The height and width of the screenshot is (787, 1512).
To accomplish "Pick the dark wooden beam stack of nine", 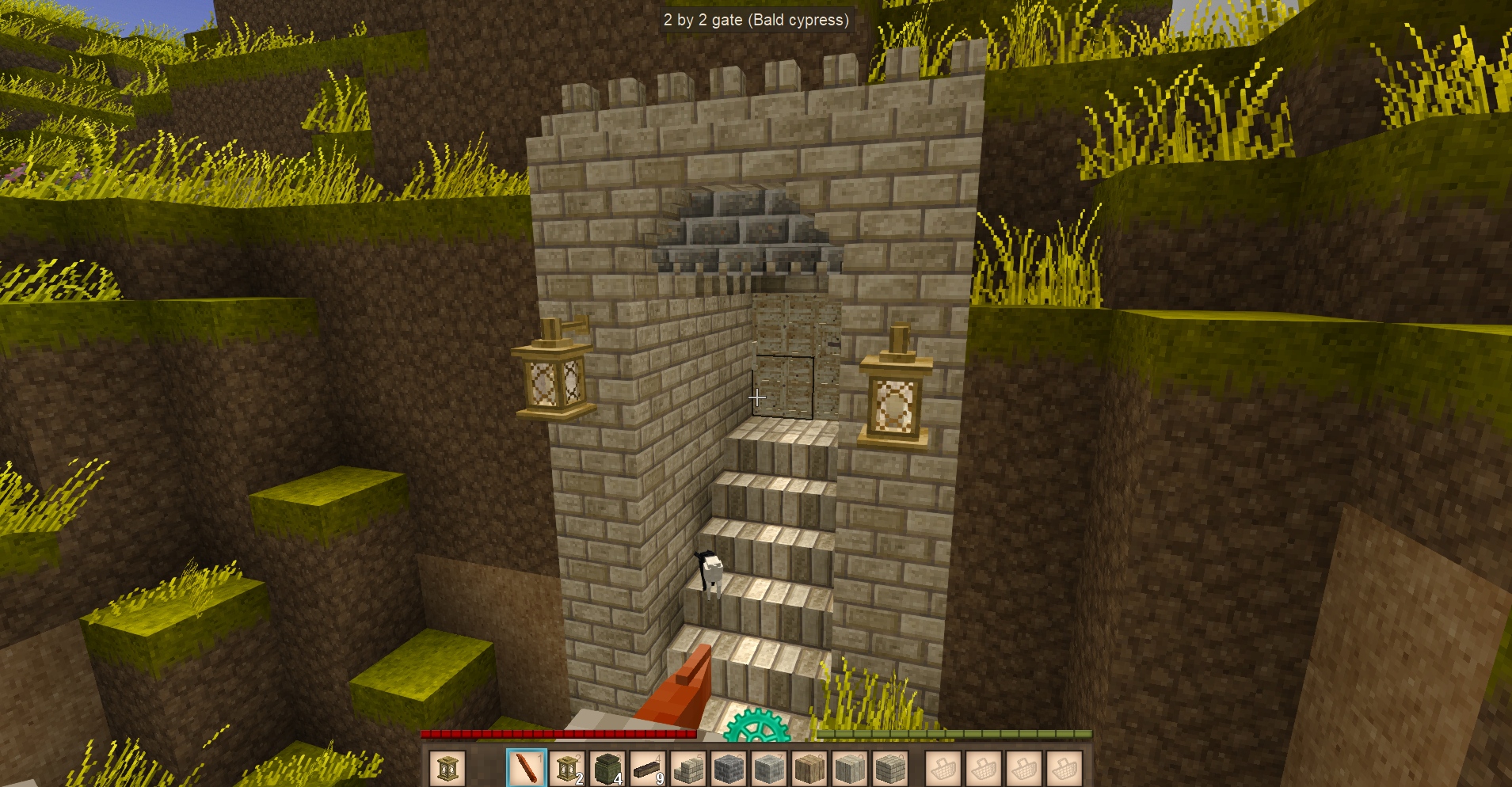I will [648, 768].
